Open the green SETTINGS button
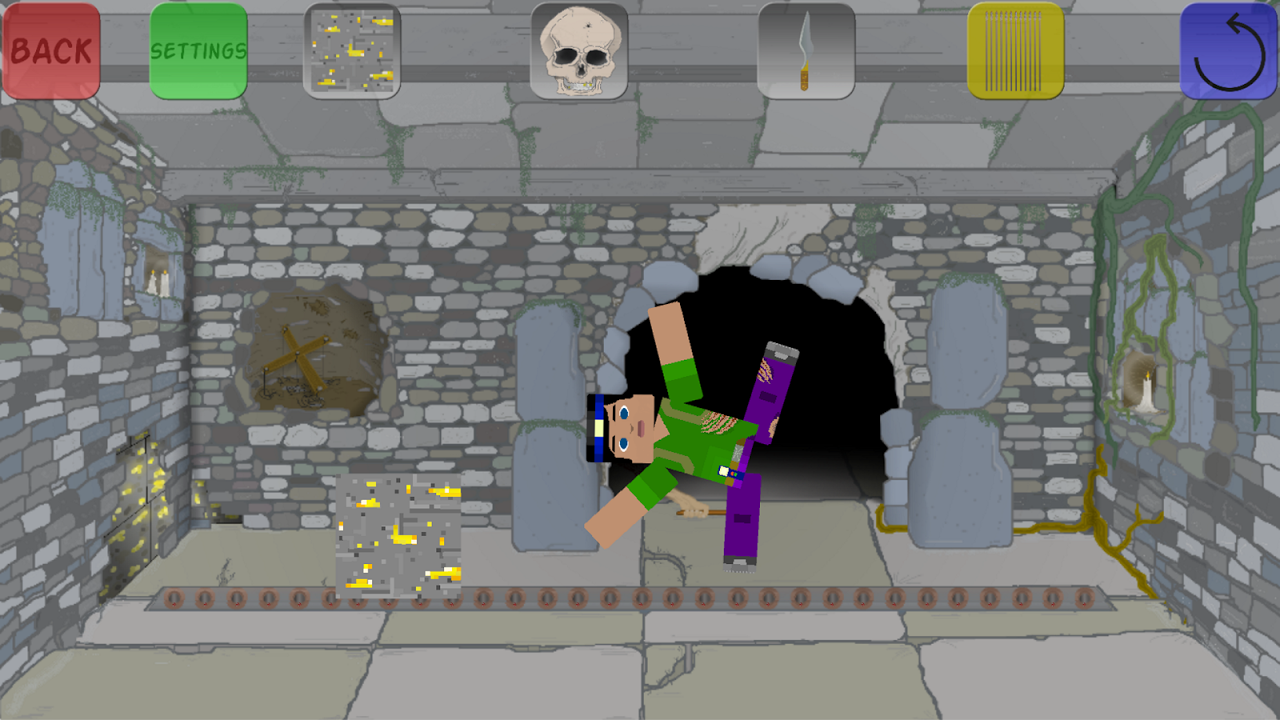This screenshot has height=720, width=1280. (x=198, y=50)
